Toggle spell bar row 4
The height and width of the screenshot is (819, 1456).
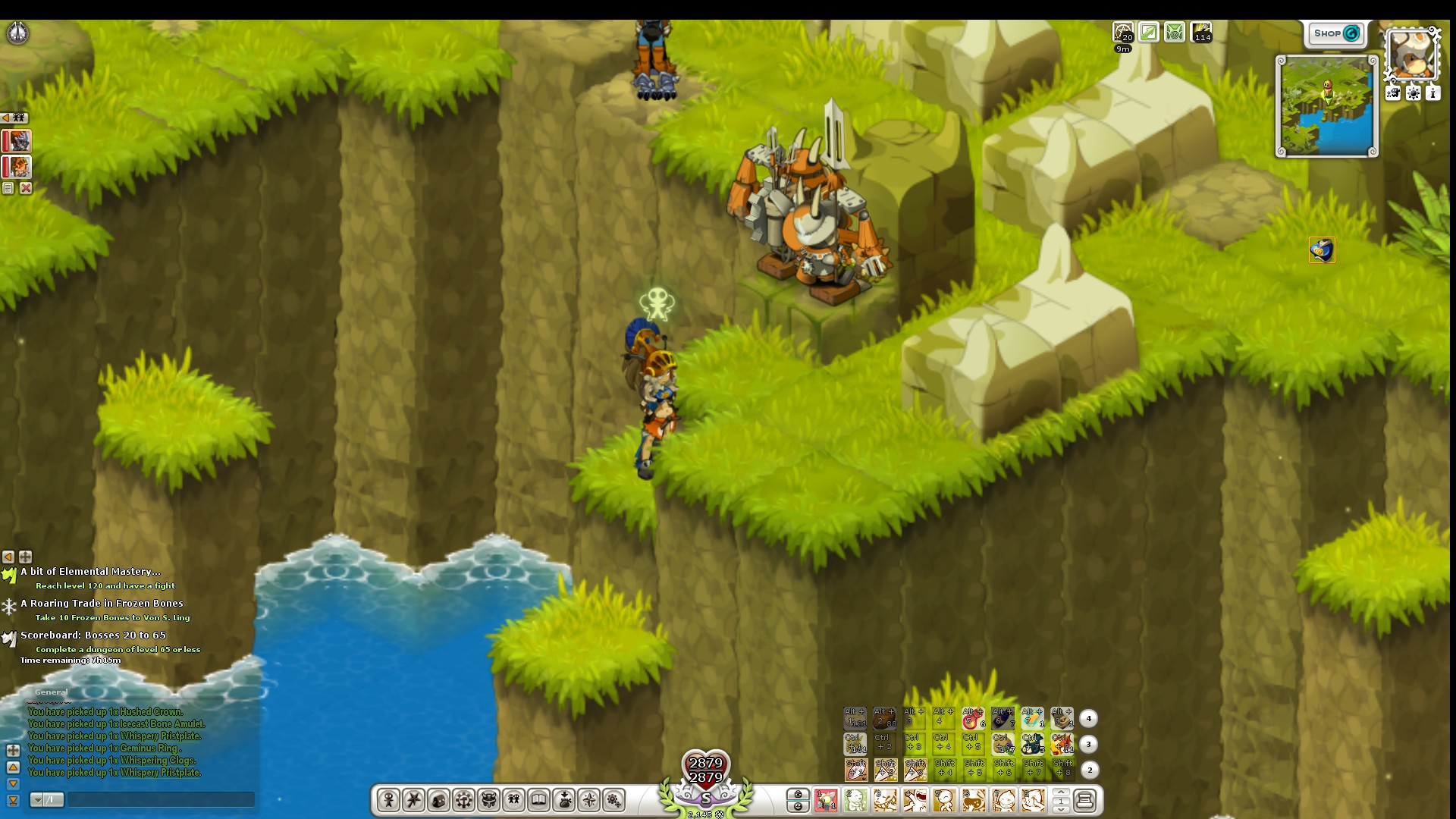pos(1090,717)
